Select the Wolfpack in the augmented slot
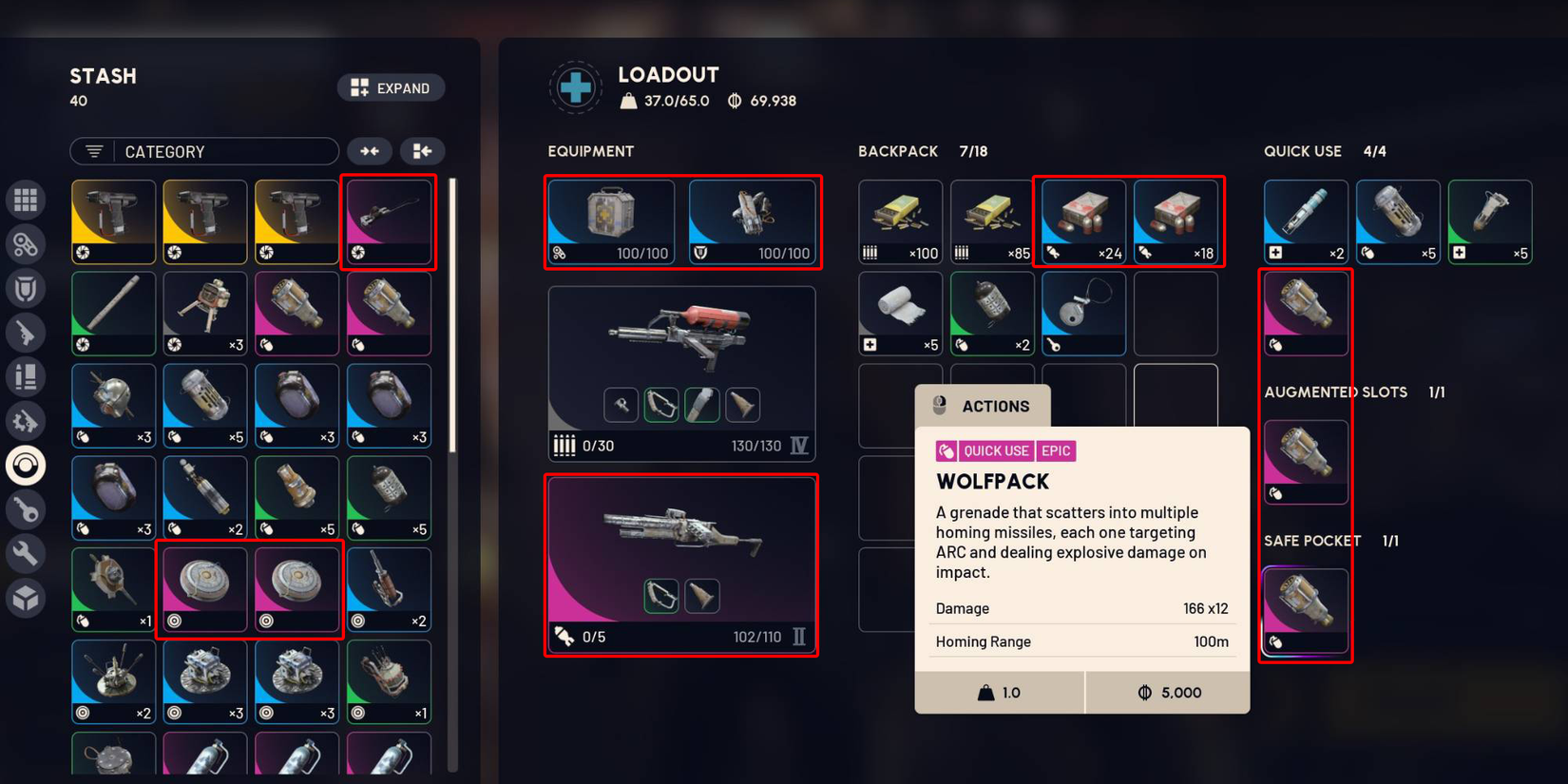This screenshot has height=784, width=1568. tap(1305, 462)
